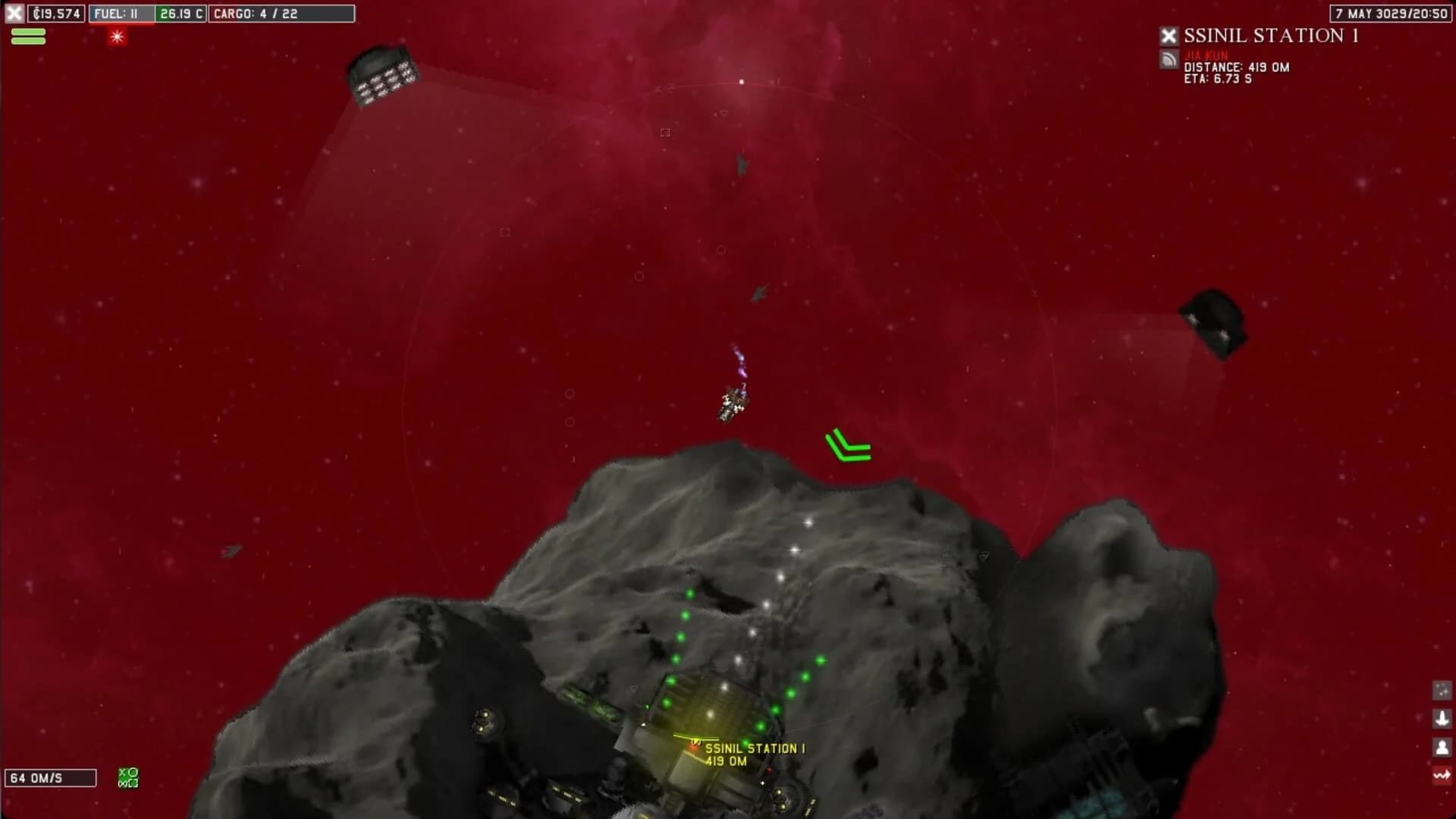Click the 64 OM/S speed input field
This screenshot has height=819, width=1456.
coord(49,777)
